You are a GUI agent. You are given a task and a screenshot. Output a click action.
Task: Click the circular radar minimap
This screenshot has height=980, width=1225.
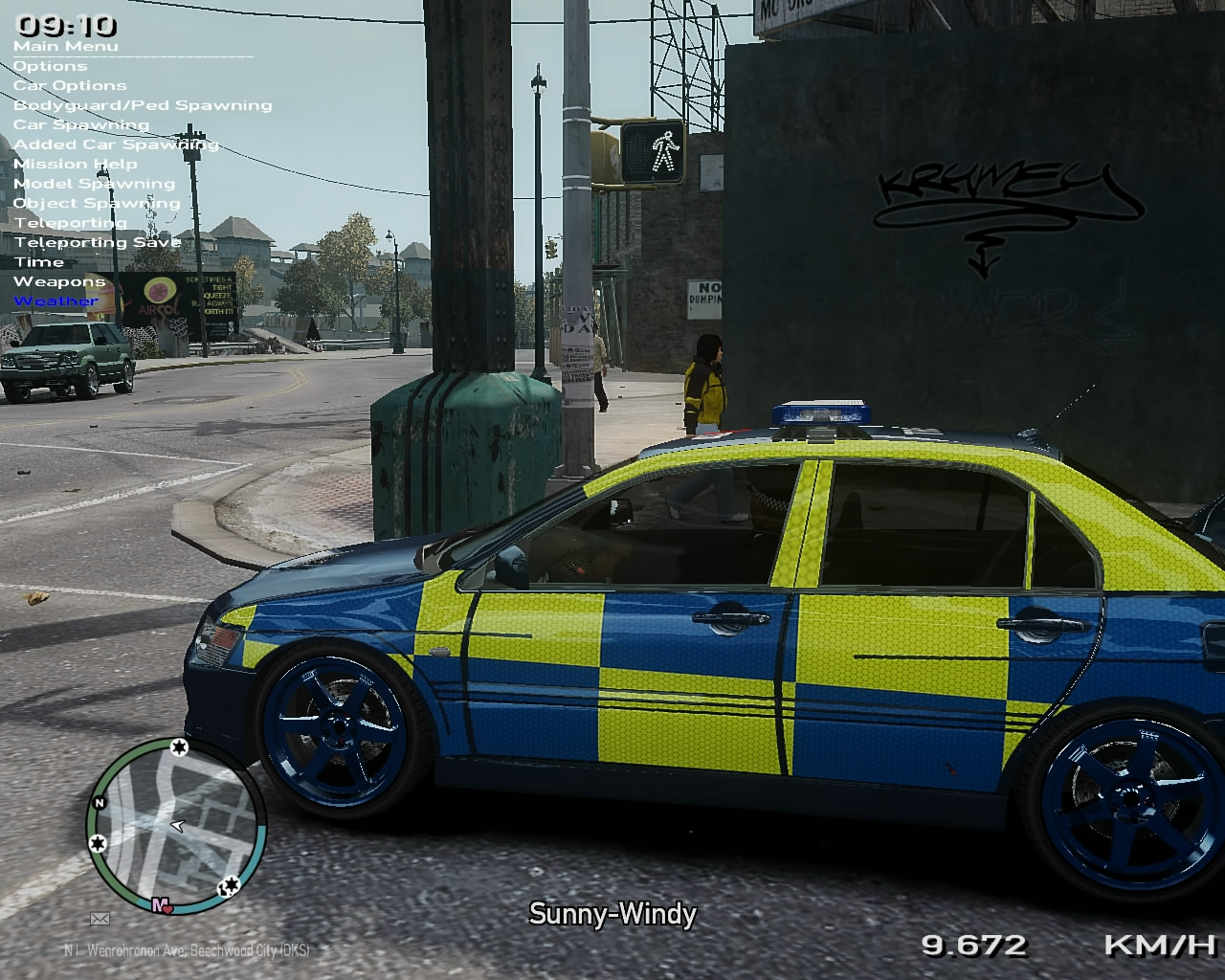click(x=176, y=825)
